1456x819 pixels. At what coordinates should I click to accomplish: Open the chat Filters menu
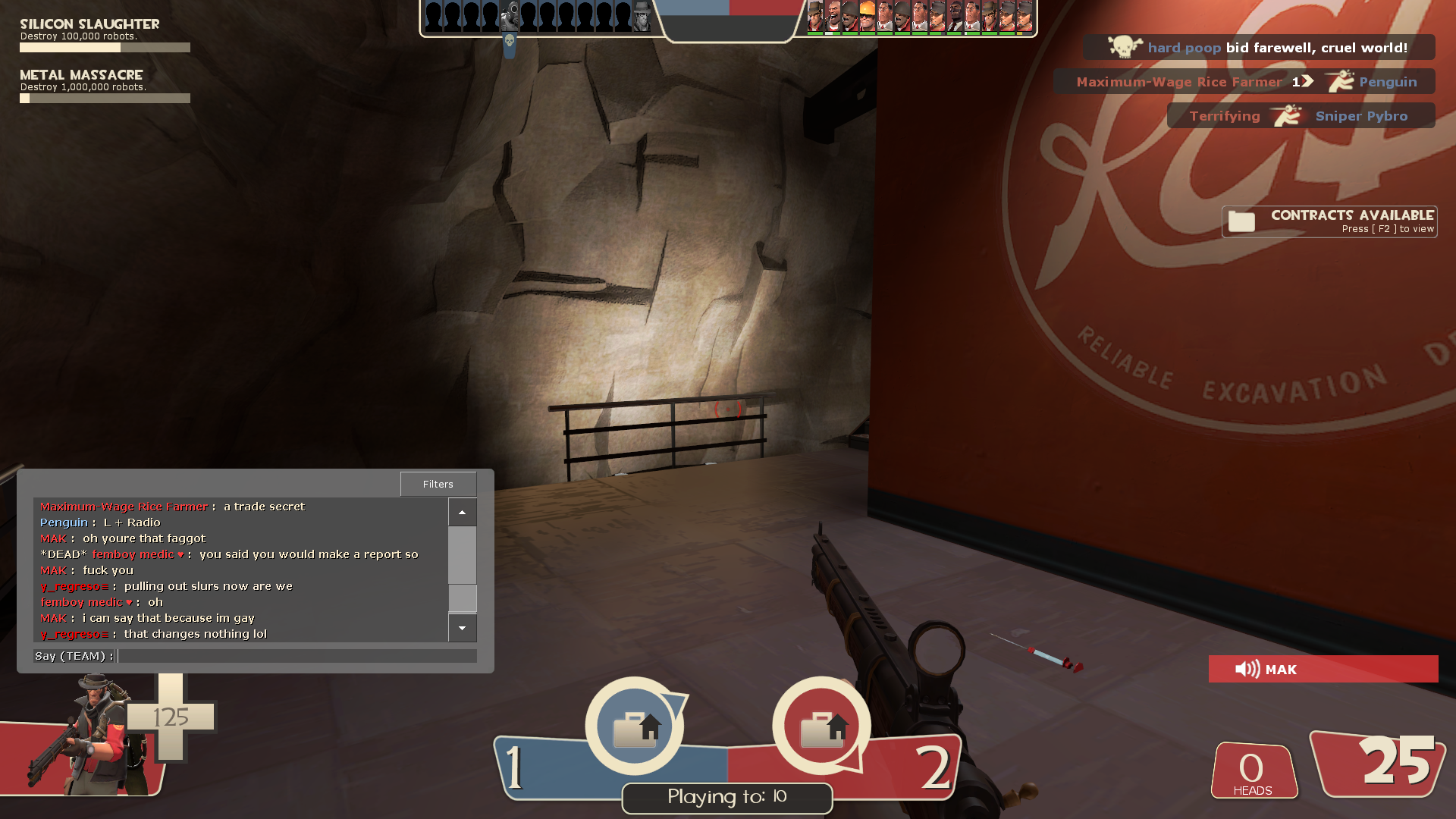438,484
